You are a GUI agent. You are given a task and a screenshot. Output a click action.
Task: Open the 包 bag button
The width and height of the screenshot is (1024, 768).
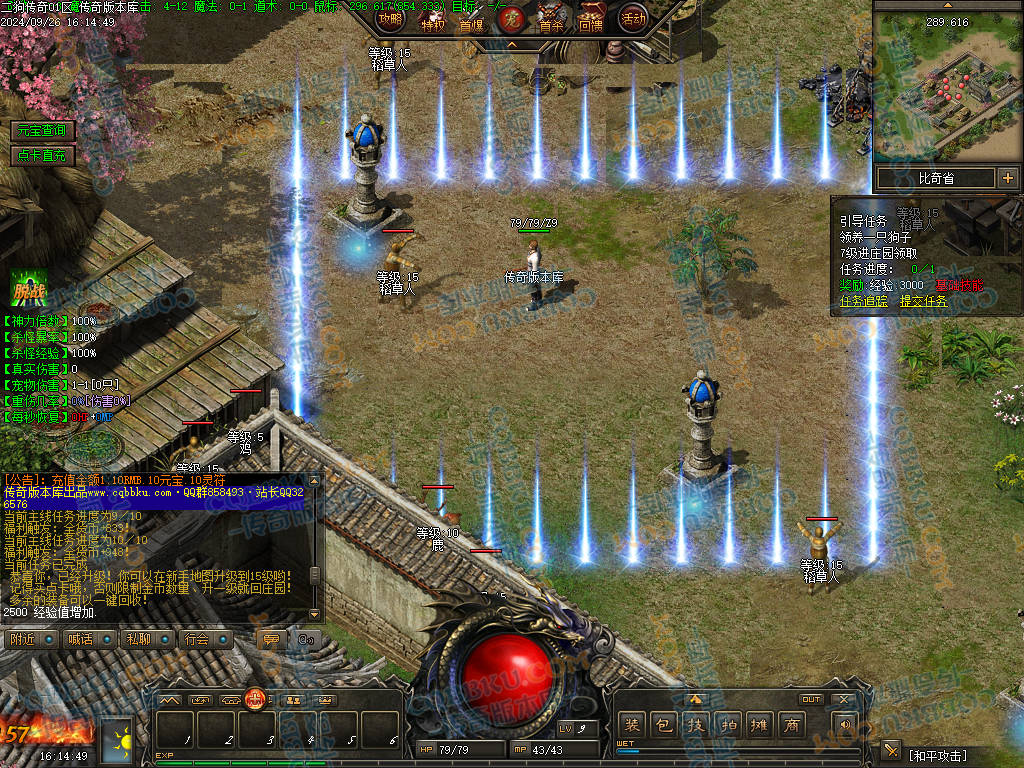(x=663, y=725)
